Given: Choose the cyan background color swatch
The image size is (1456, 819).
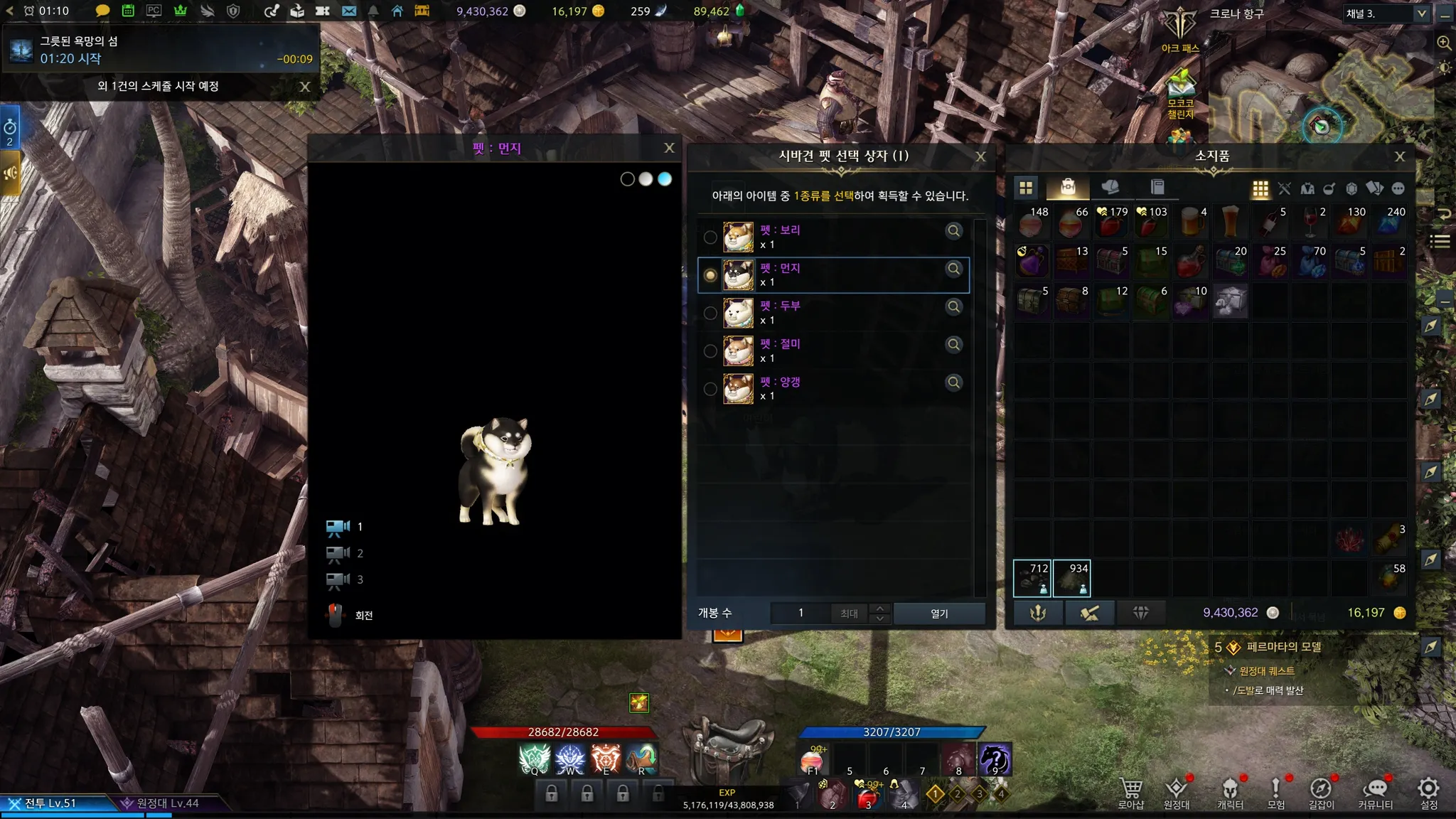Looking at the screenshot, I should click(x=665, y=179).
